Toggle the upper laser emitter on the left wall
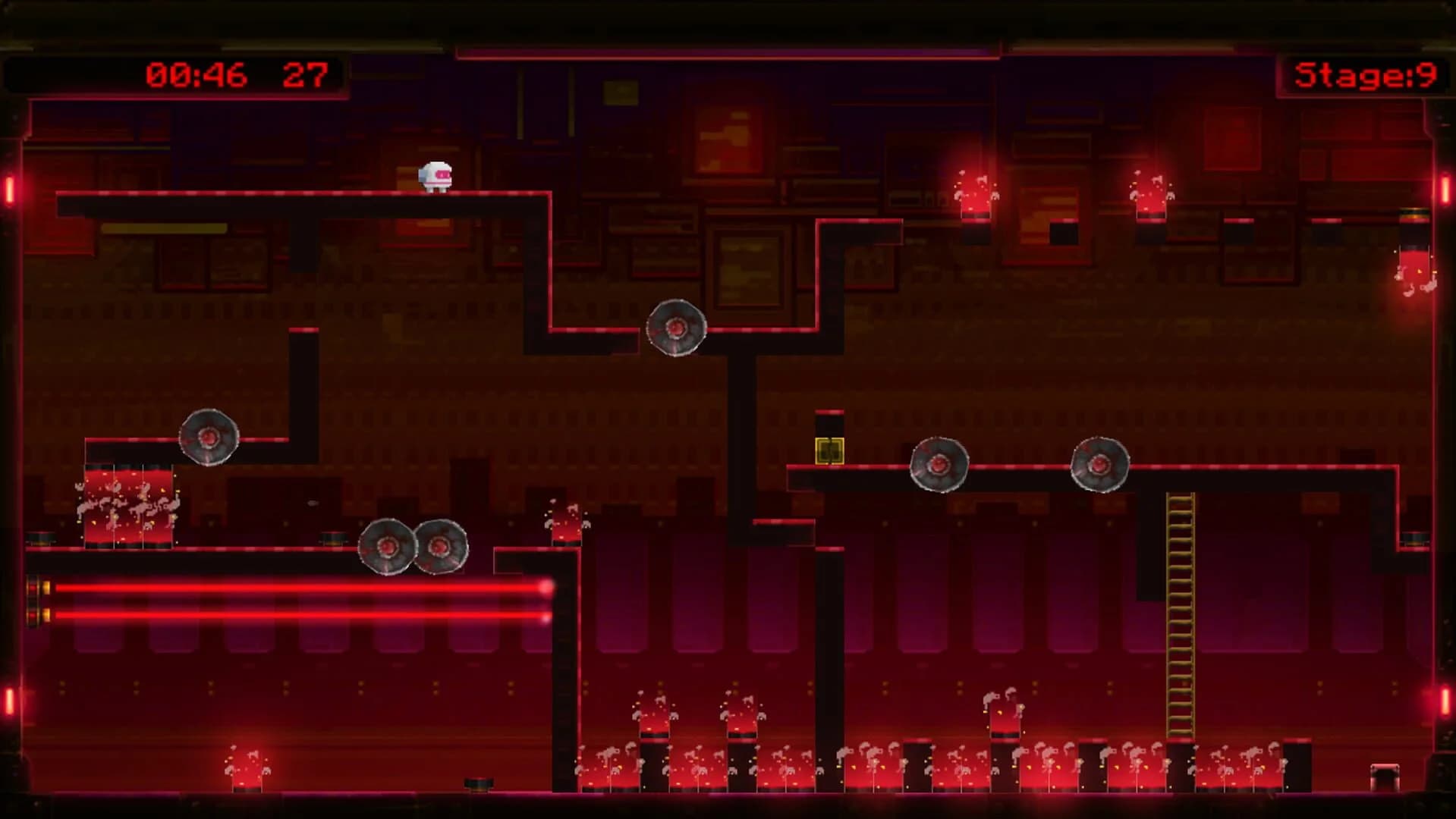 pyautogui.click(x=39, y=588)
